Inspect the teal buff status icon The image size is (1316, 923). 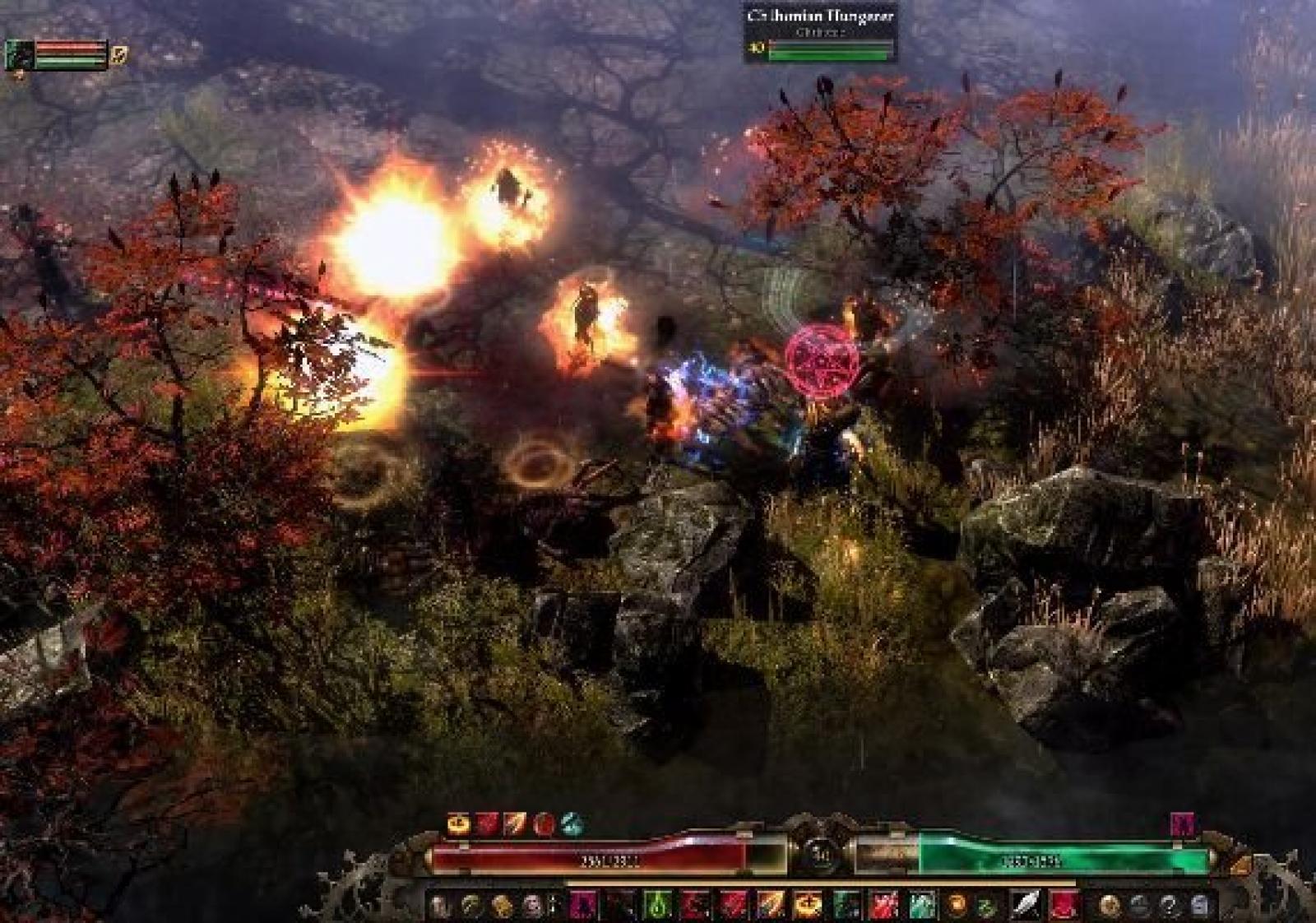(x=572, y=823)
